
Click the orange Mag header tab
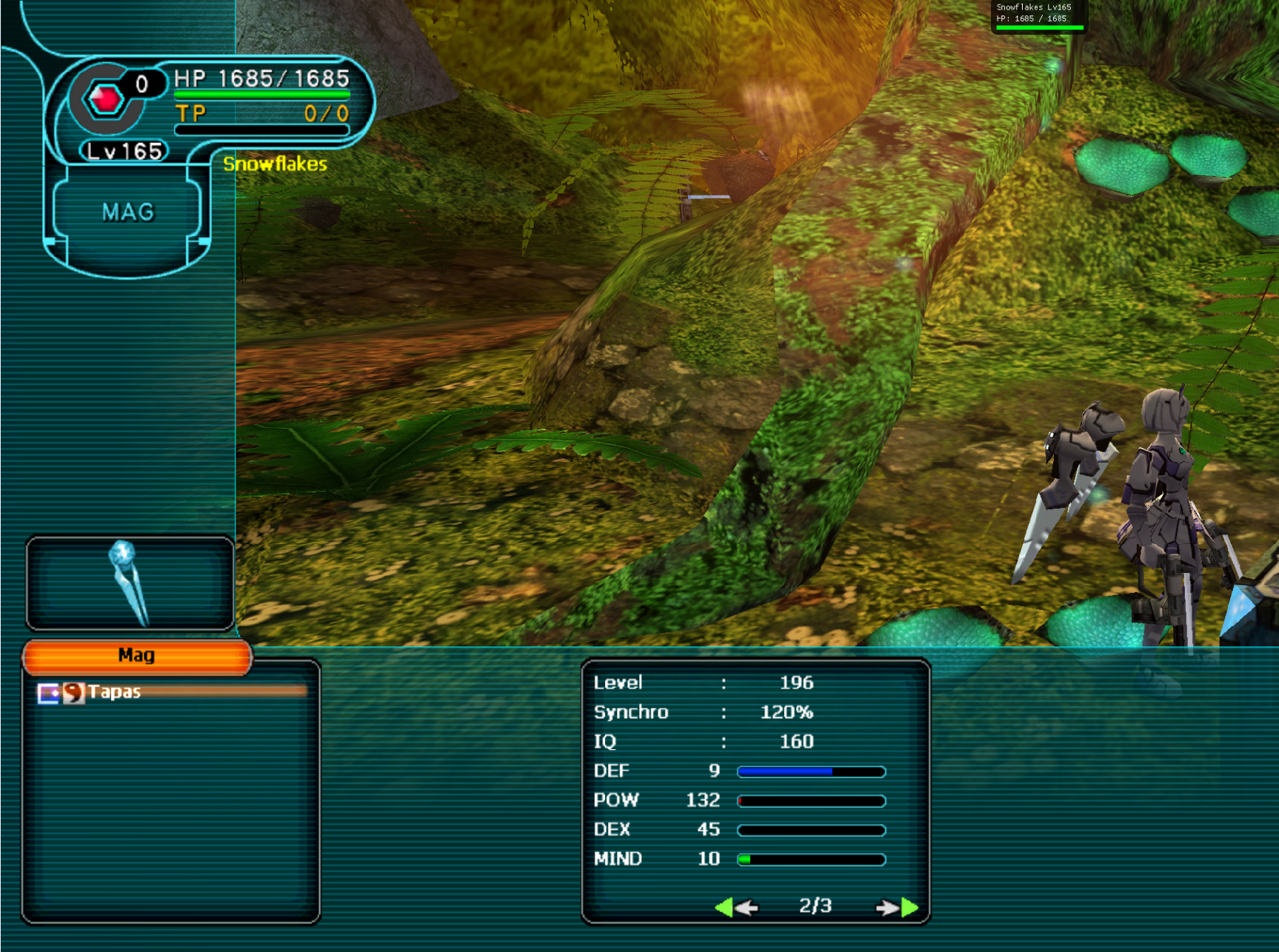point(138,657)
